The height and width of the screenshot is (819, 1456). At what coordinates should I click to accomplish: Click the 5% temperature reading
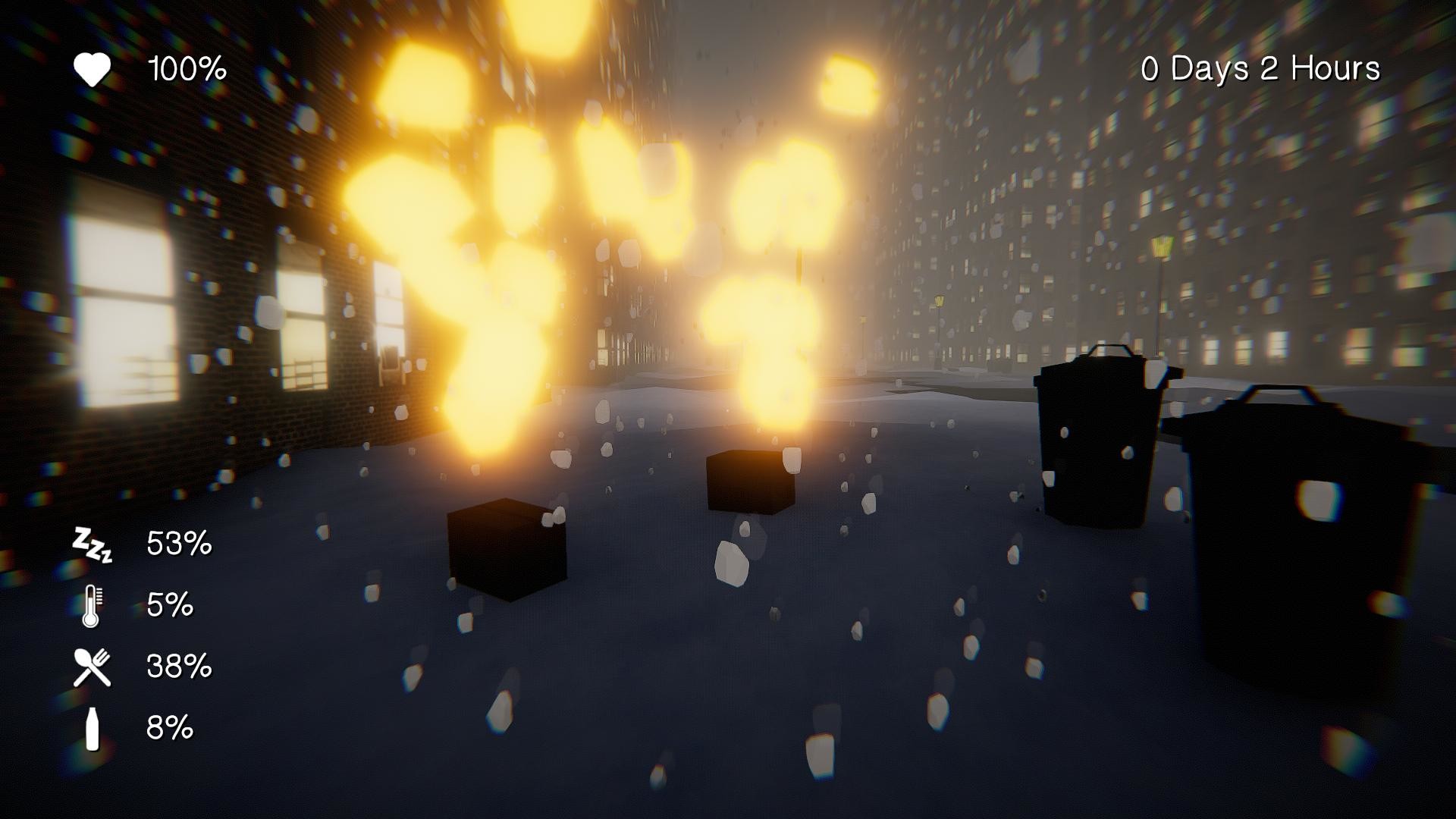click(x=171, y=605)
